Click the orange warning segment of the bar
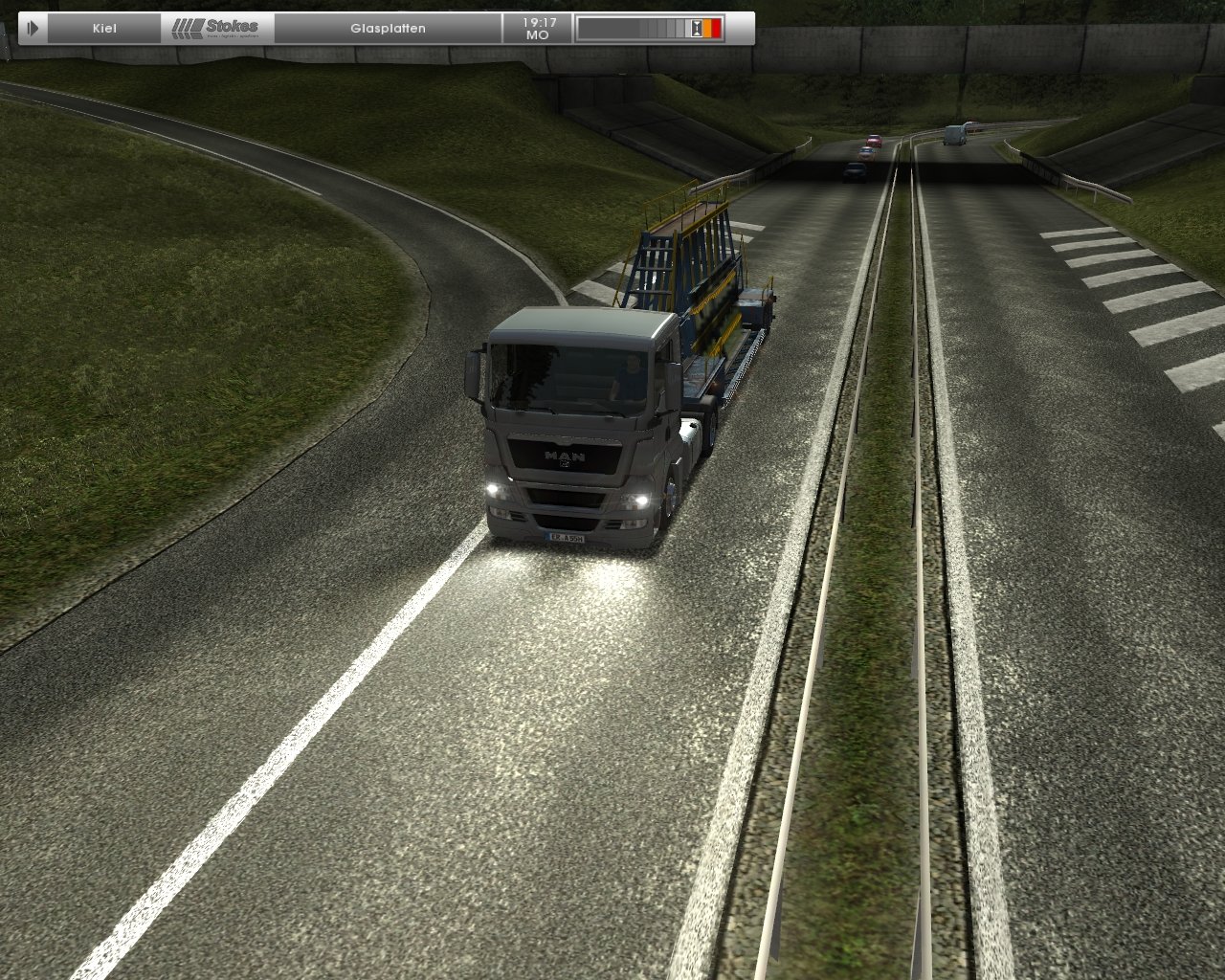Viewport: 1225px width, 980px height. (x=706, y=29)
